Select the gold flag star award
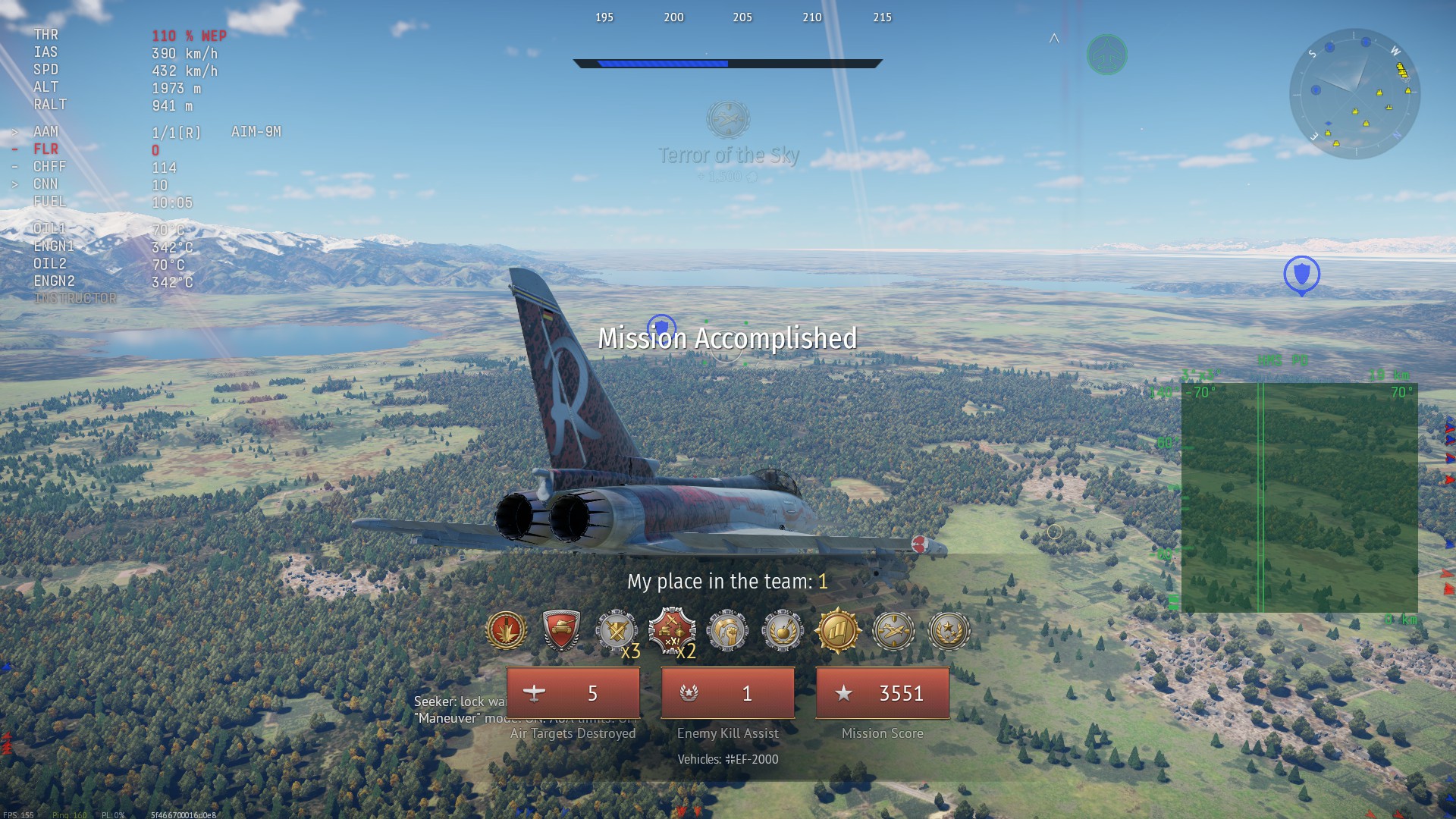This screenshot has width=1456, height=819. point(838,630)
